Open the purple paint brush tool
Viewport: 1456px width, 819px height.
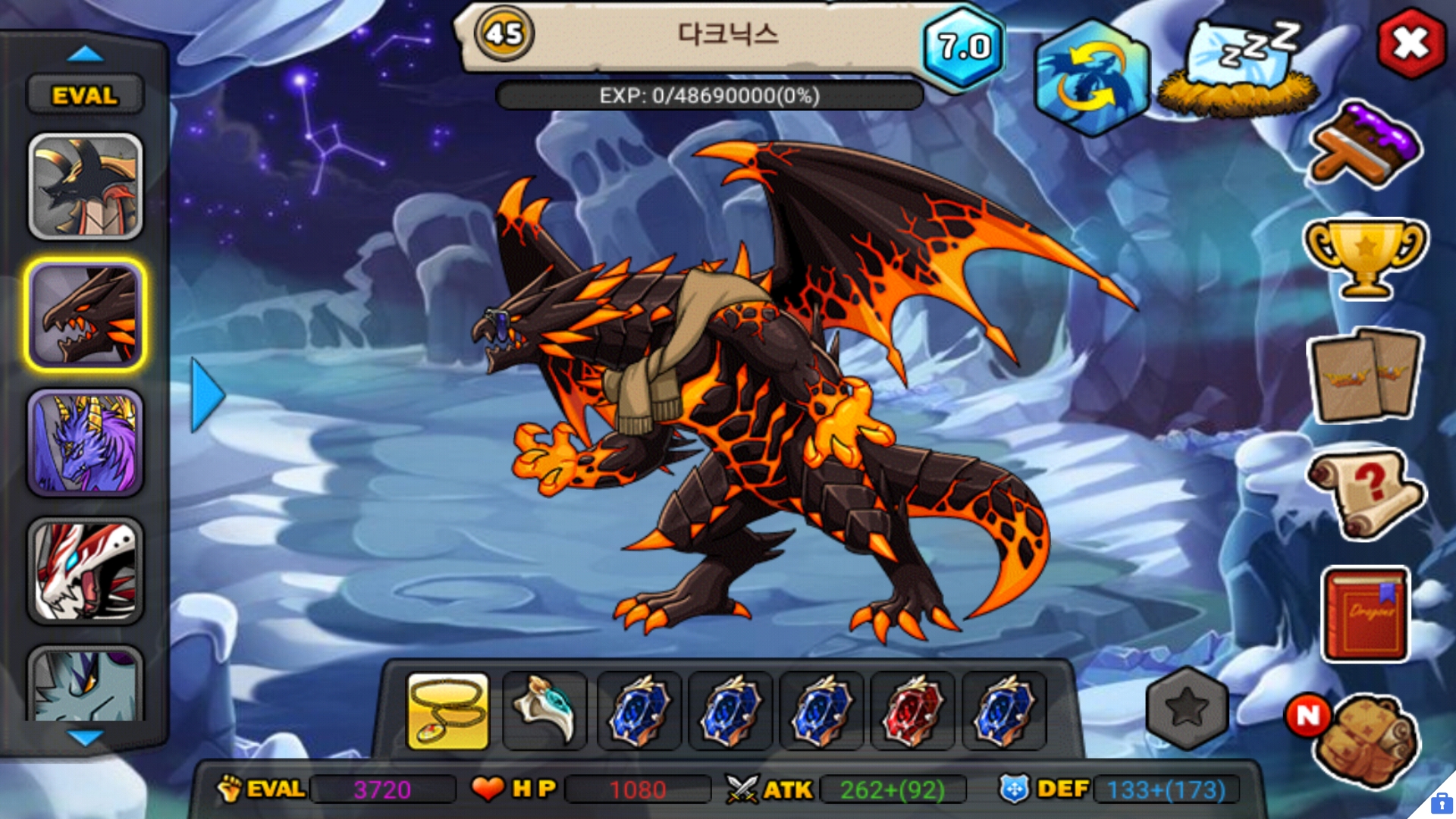coord(1365,146)
